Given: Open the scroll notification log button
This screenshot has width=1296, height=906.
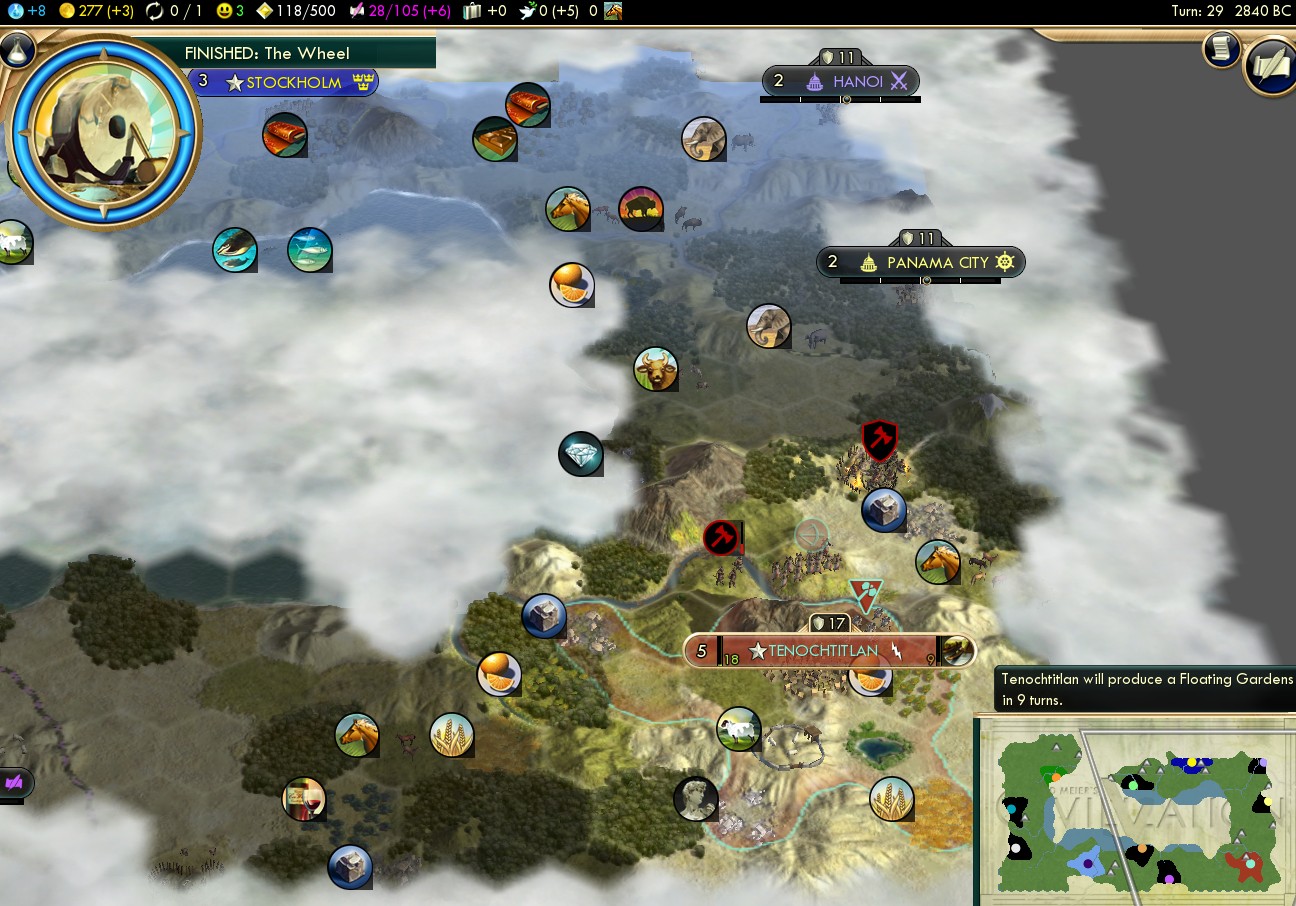Looking at the screenshot, I should tap(1221, 50).
